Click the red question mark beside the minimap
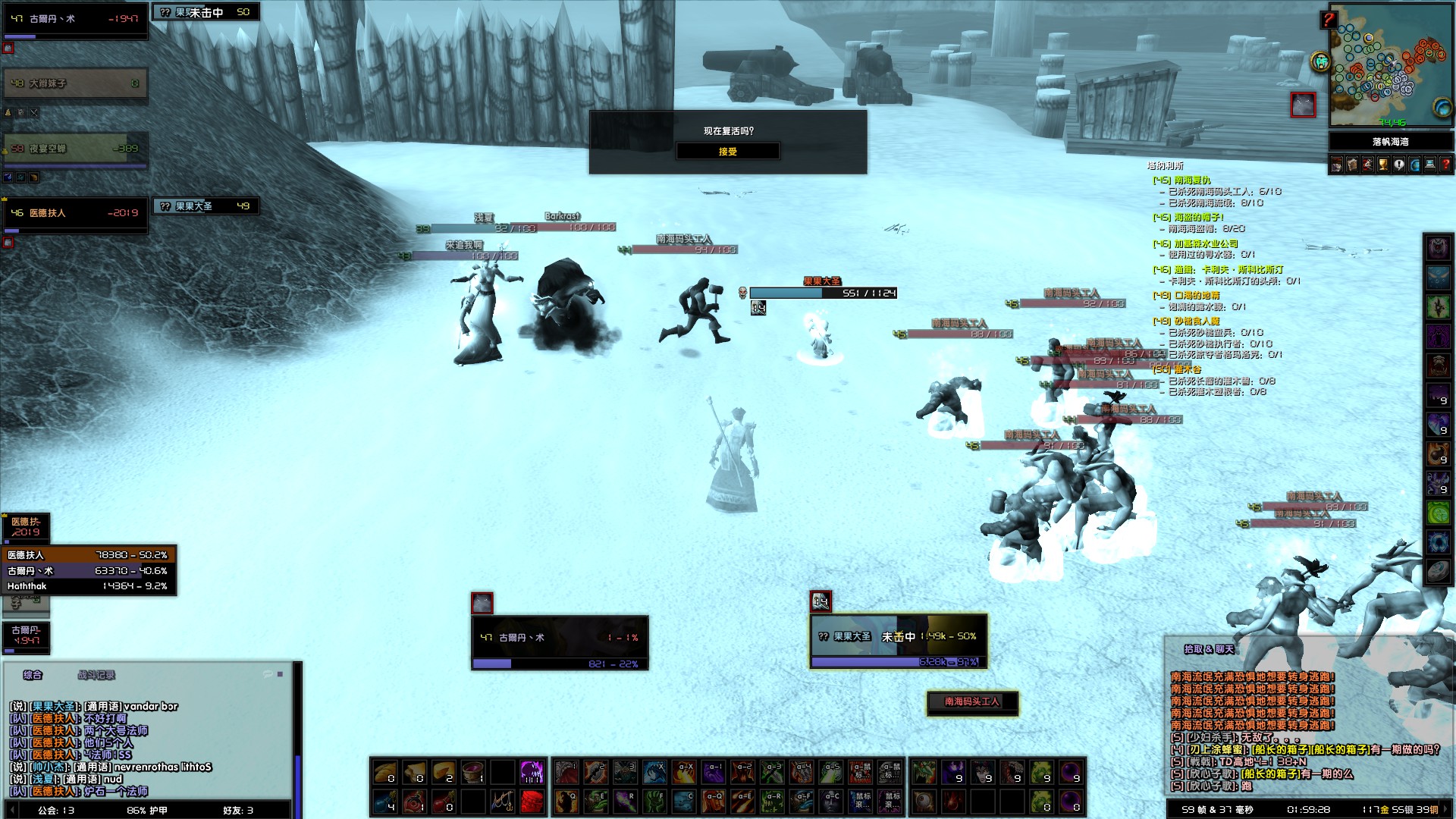This screenshot has width=1456, height=819. tap(1328, 20)
